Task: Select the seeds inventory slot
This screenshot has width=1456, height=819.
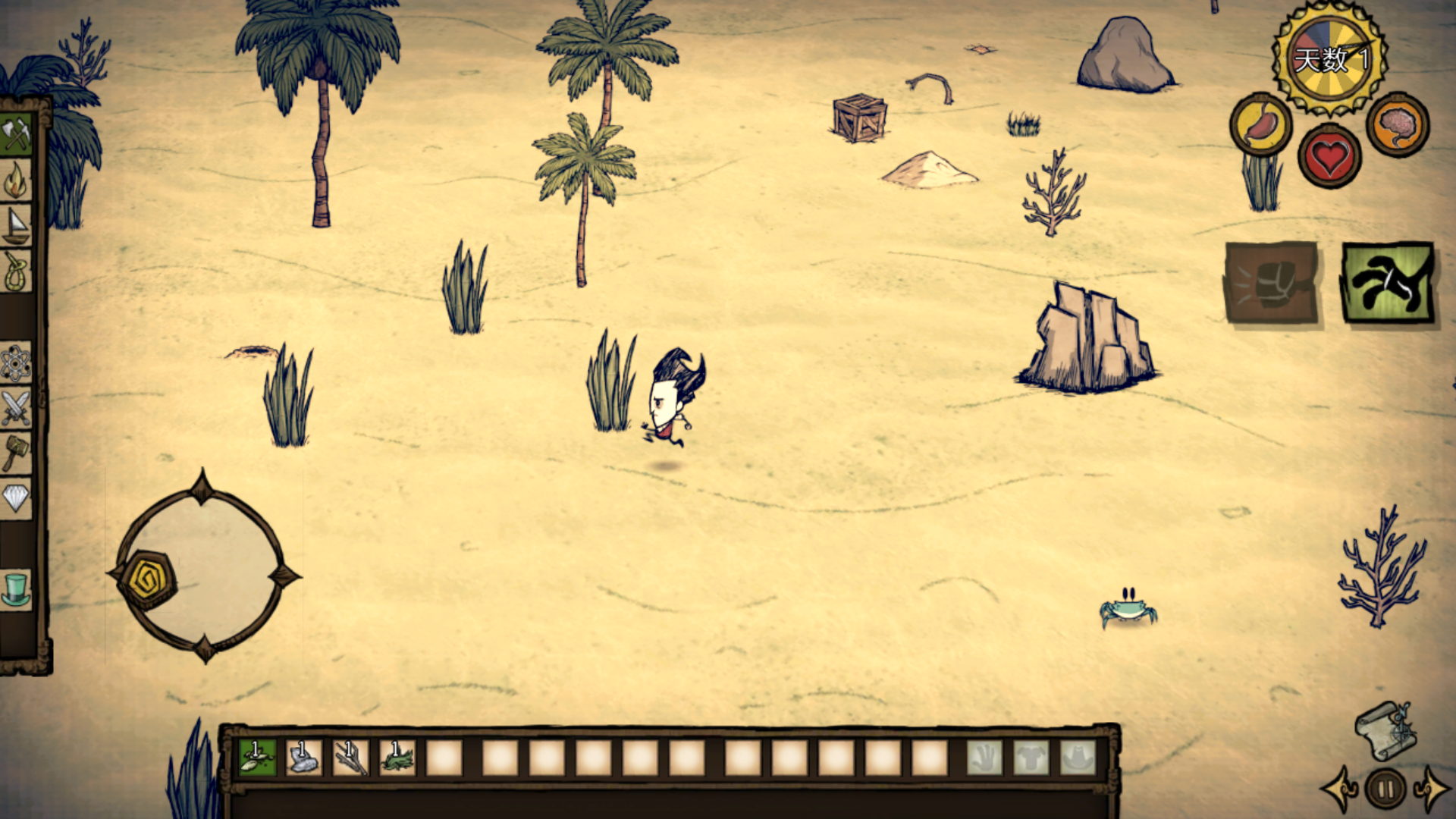Action: click(257, 757)
